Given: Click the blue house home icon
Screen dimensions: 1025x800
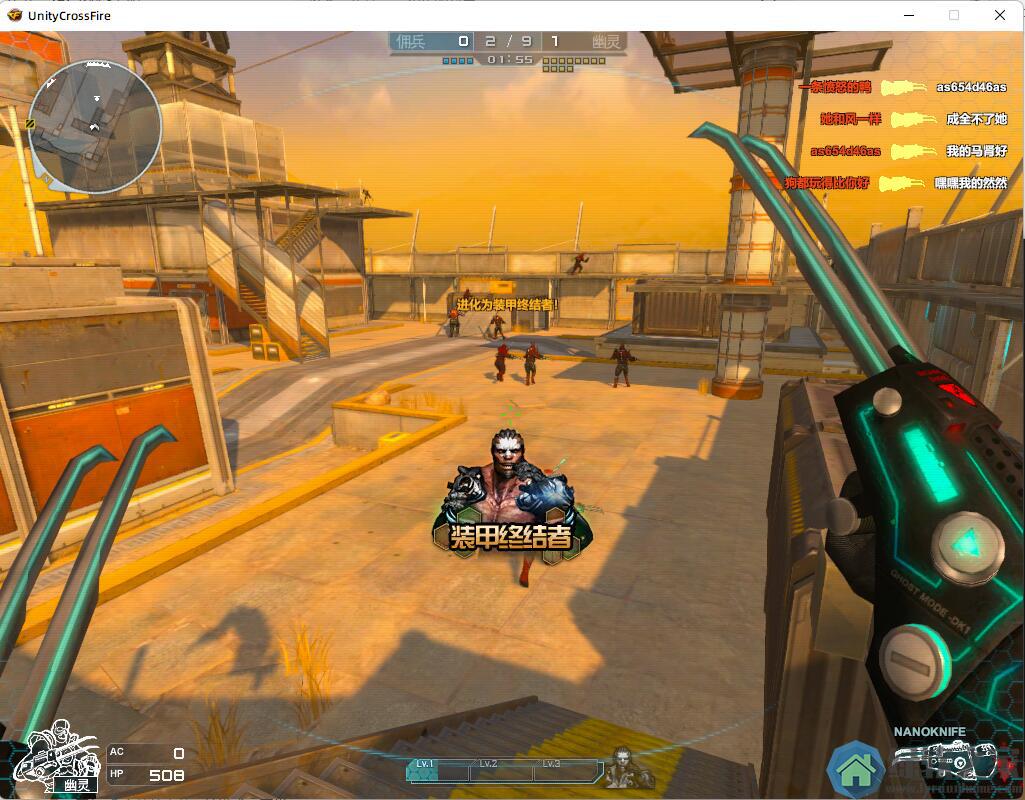Looking at the screenshot, I should (x=857, y=769).
